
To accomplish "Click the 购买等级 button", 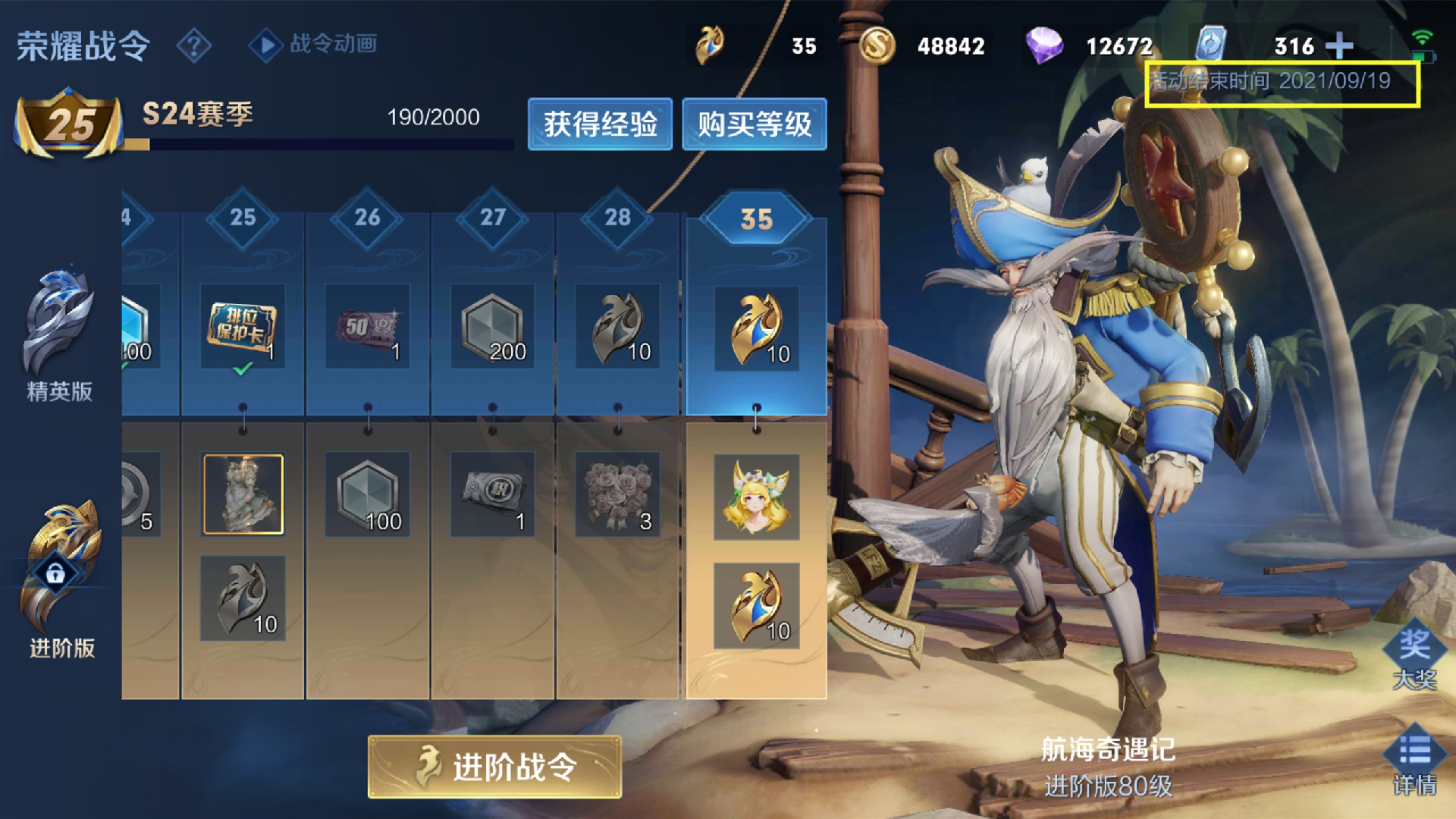I will pos(755,124).
